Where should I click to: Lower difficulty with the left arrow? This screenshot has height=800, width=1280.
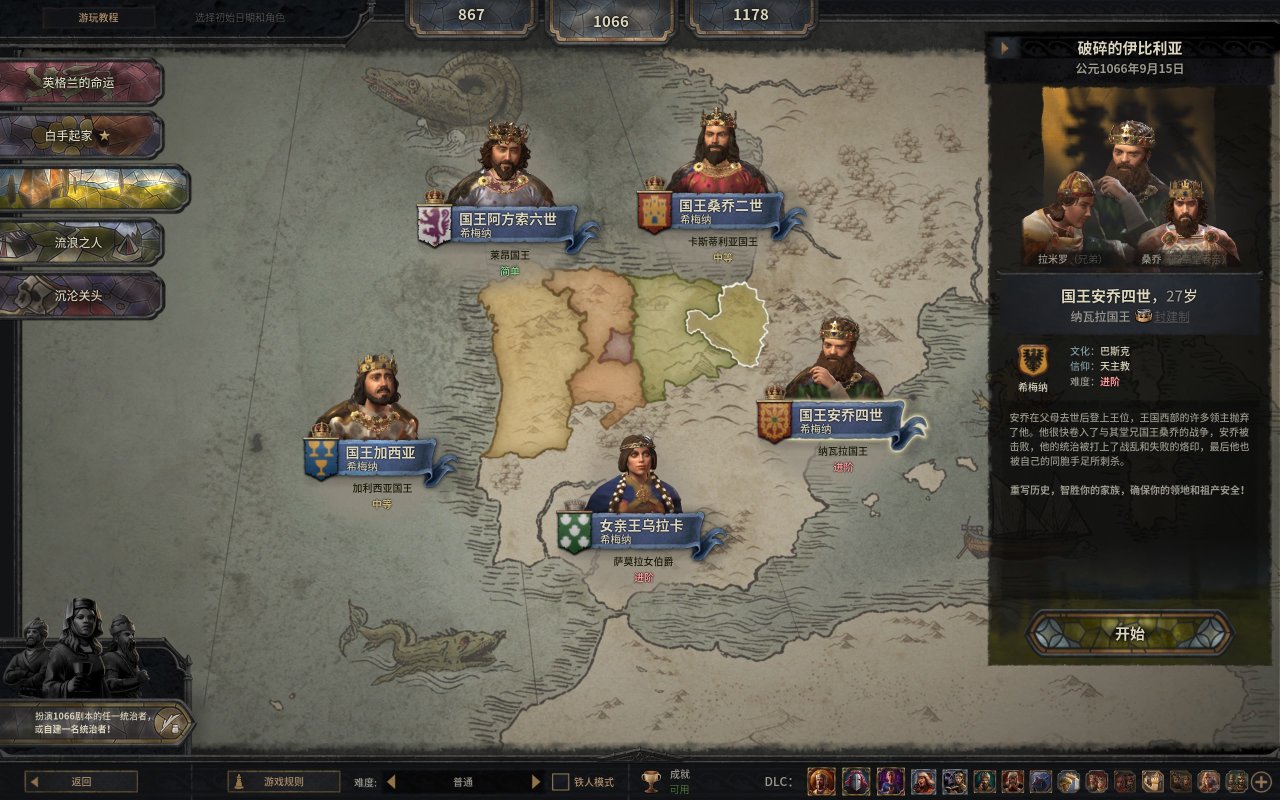coord(391,782)
